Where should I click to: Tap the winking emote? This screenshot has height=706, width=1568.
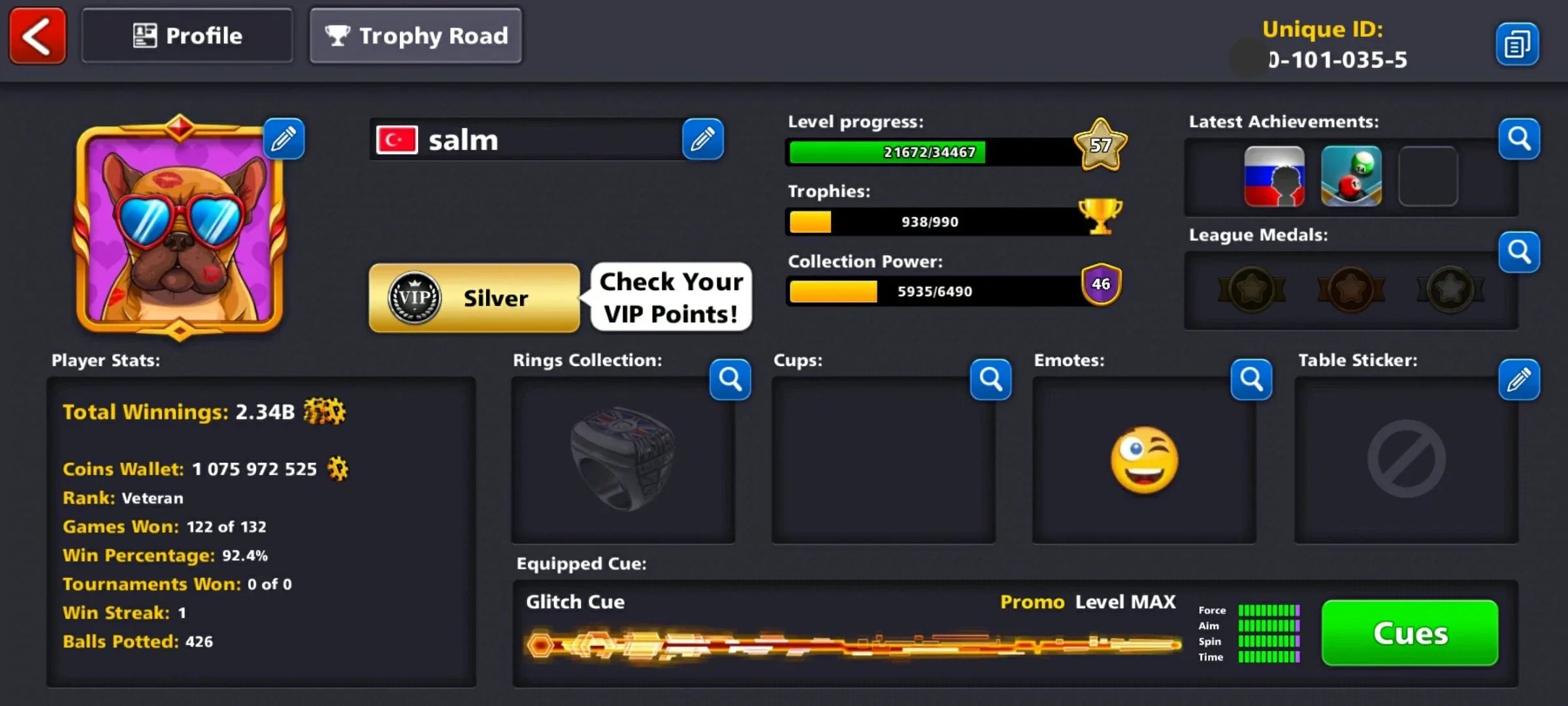pos(1143,461)
